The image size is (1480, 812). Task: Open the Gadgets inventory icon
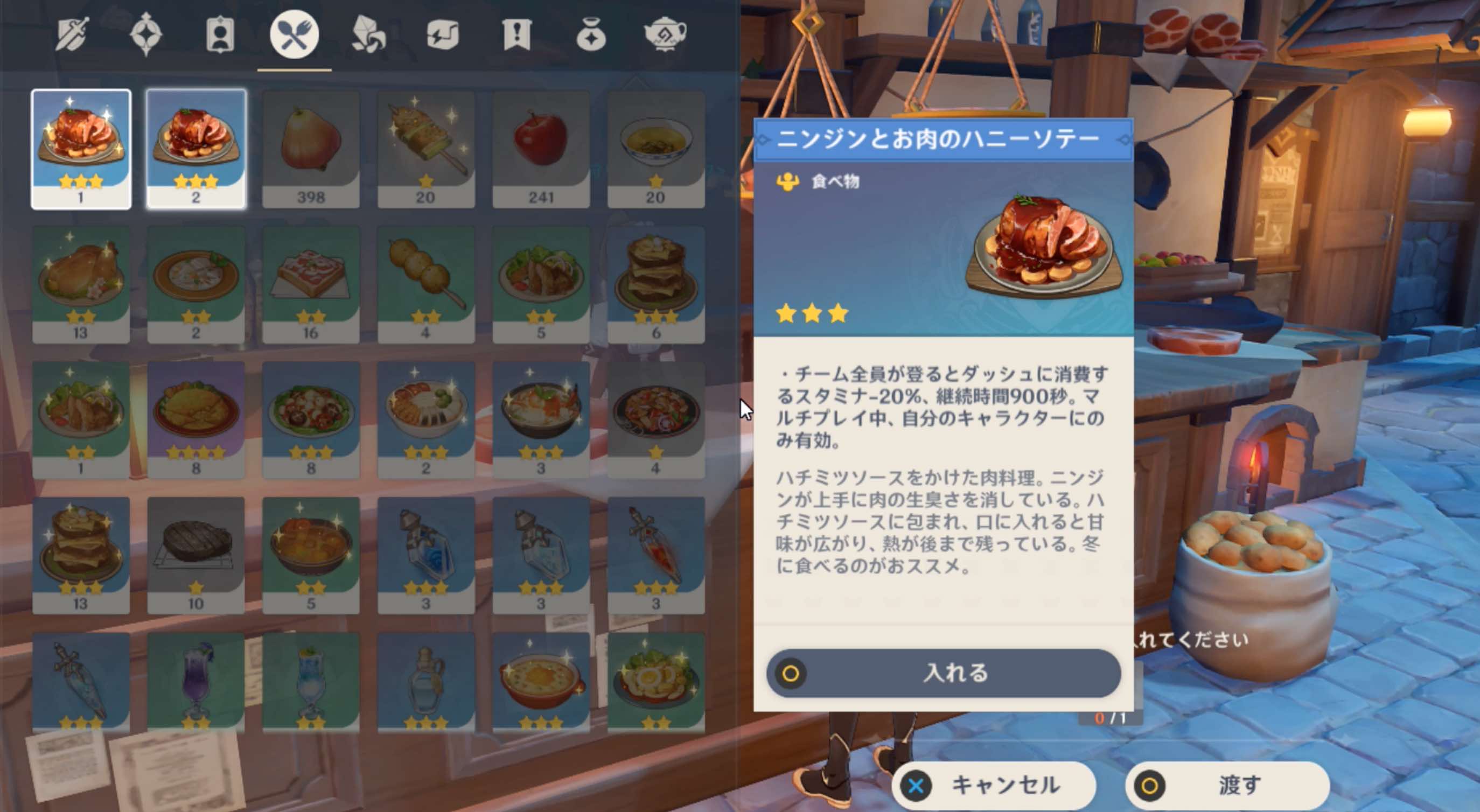[441, 36]
